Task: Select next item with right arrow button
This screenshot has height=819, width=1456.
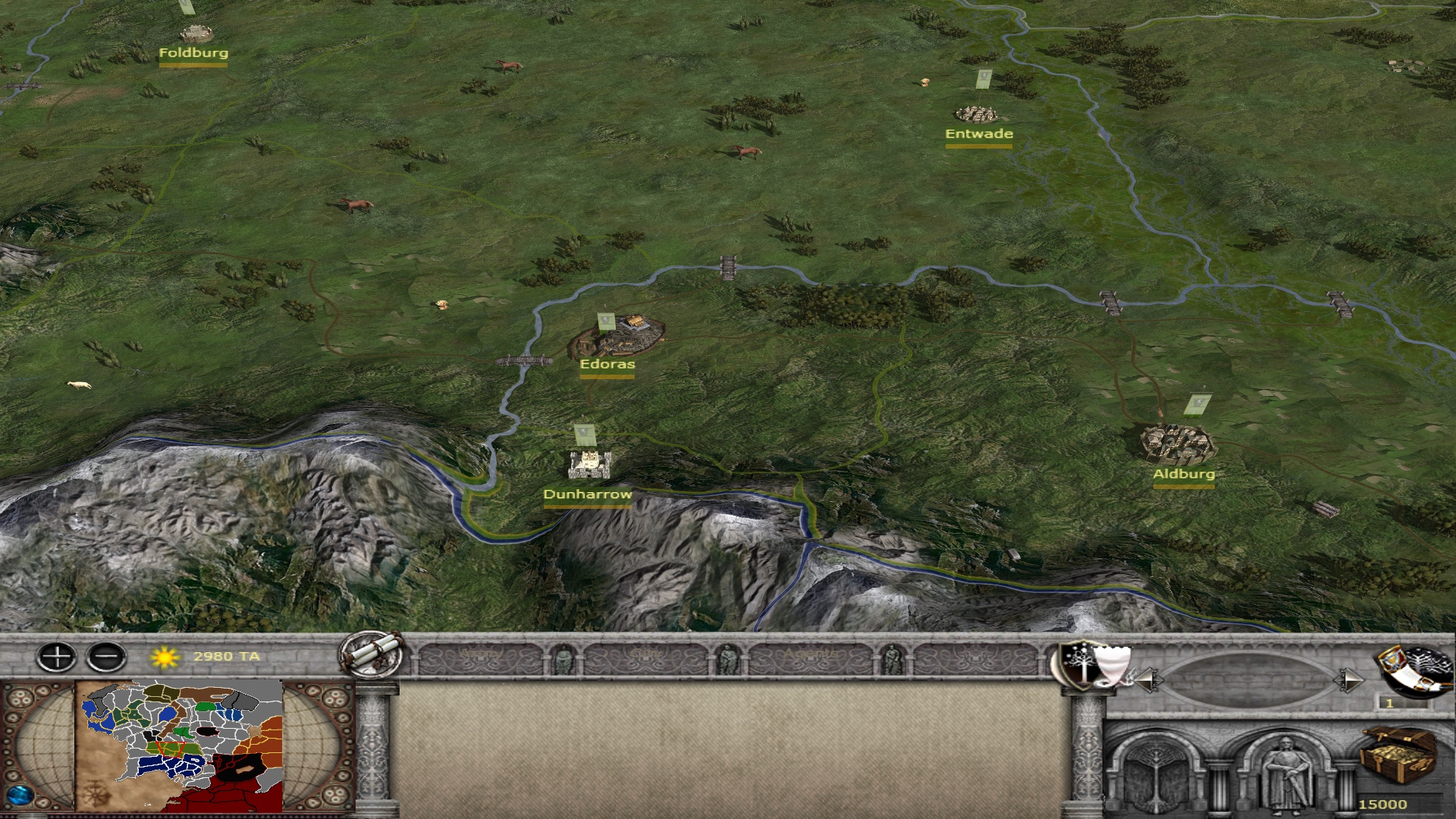Action: (1348, 679)
